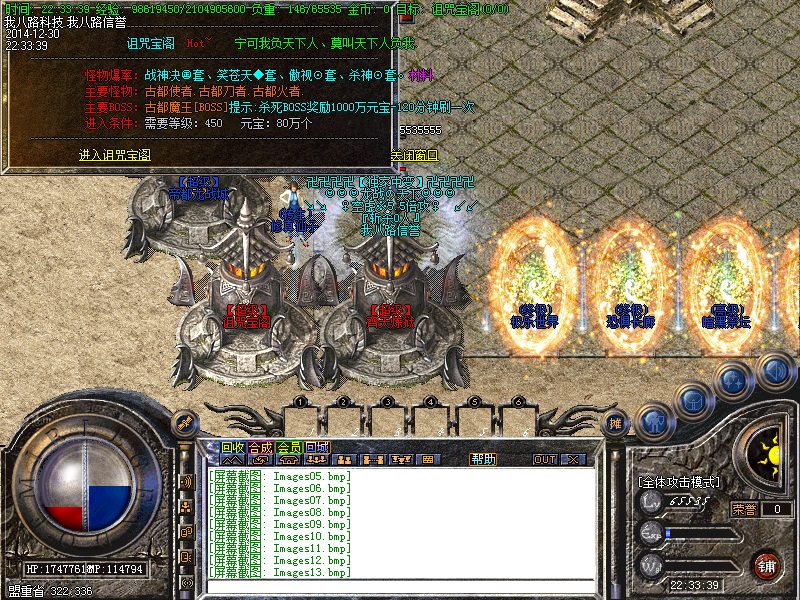The height and width of the screenshot is (600, 800).
Task: Open the 摊 stall button
Action: click(x=617, y=423)
